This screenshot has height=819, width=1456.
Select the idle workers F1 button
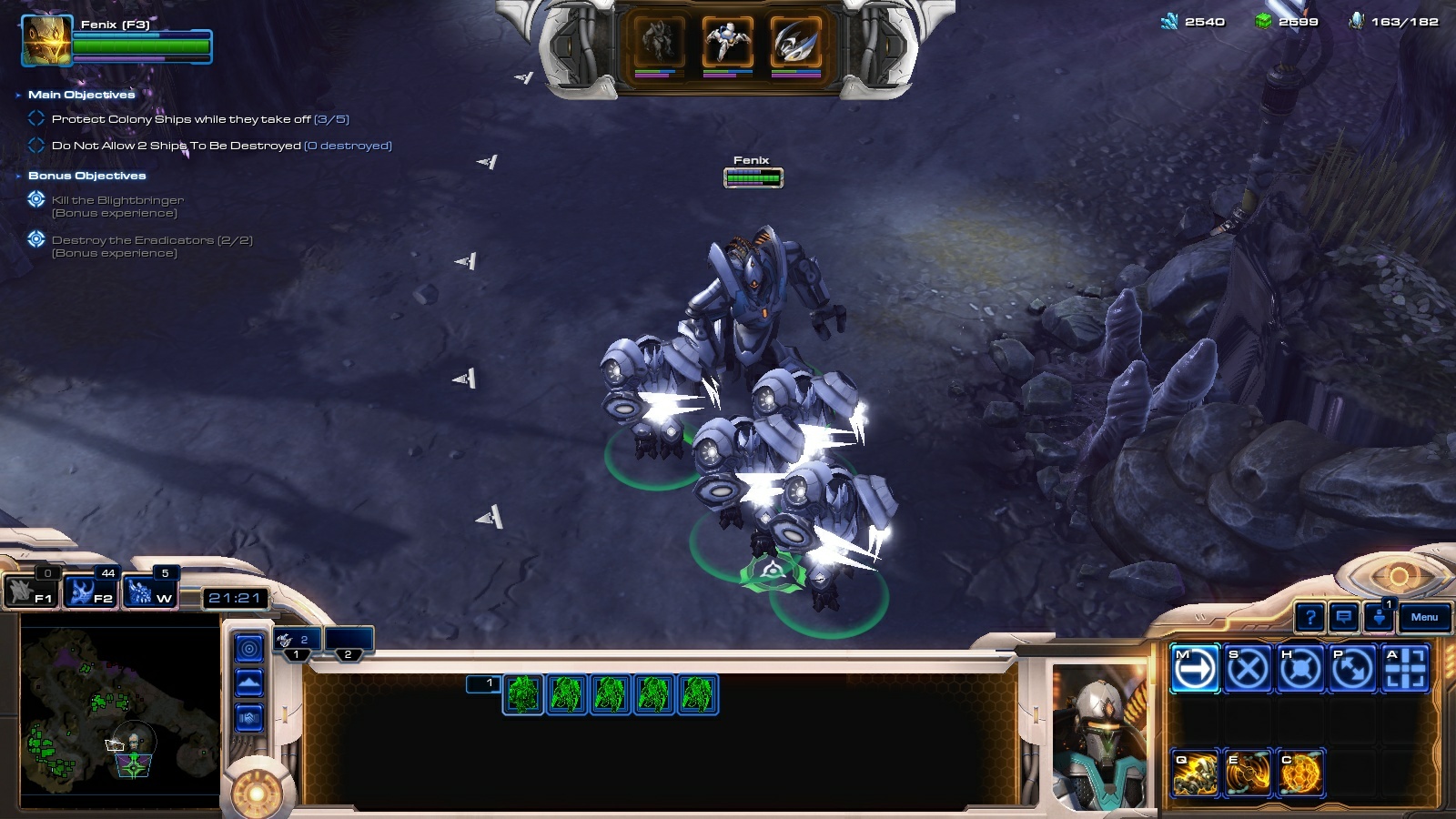point(31,592)
